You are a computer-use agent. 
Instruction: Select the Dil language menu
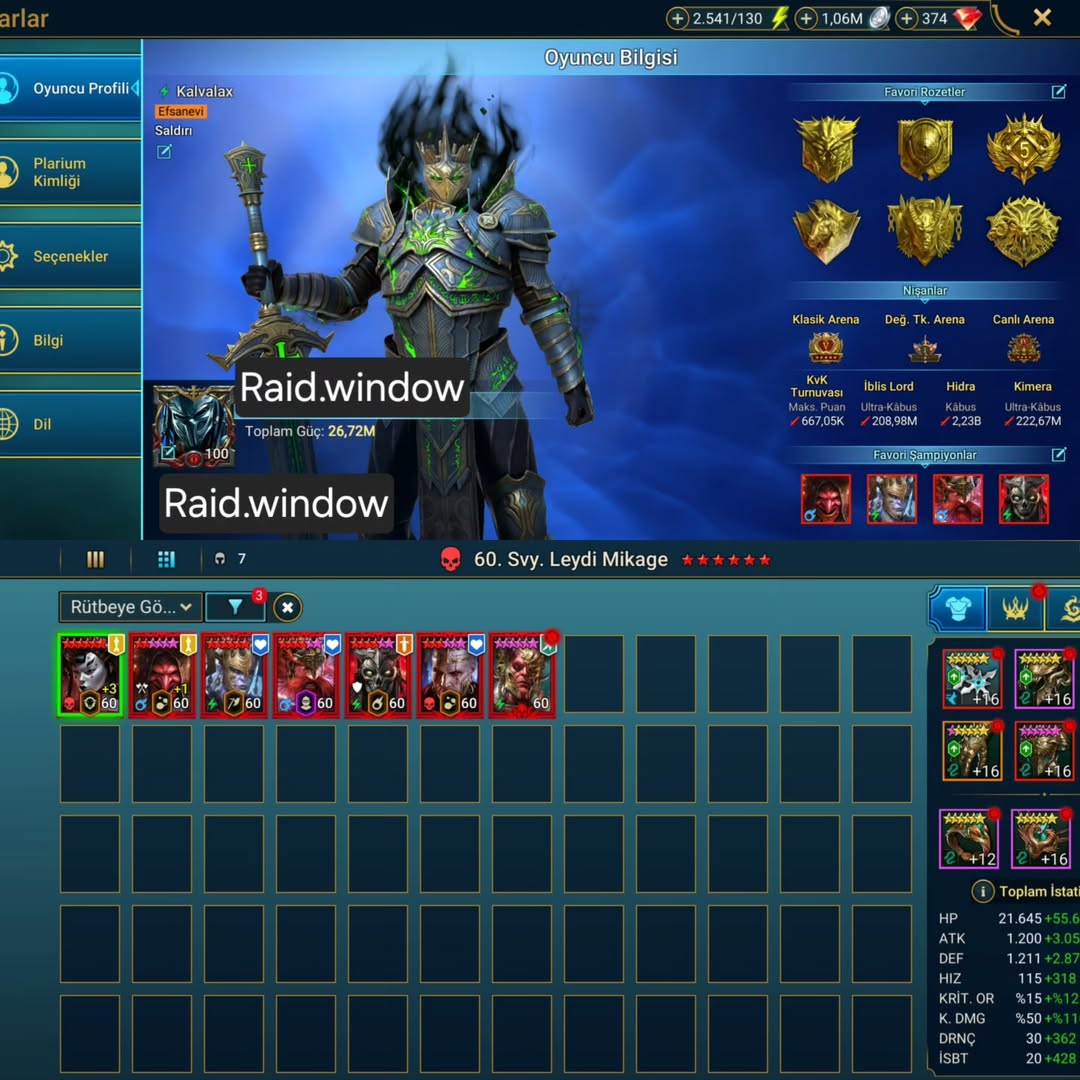tap(42, 424)
